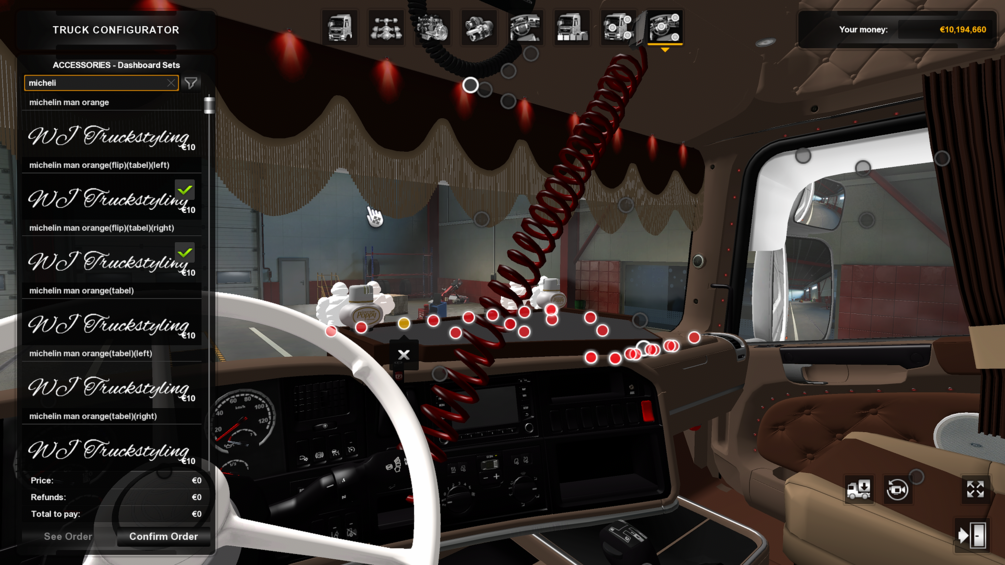Switch to the truck cabin category

point(340,28)
